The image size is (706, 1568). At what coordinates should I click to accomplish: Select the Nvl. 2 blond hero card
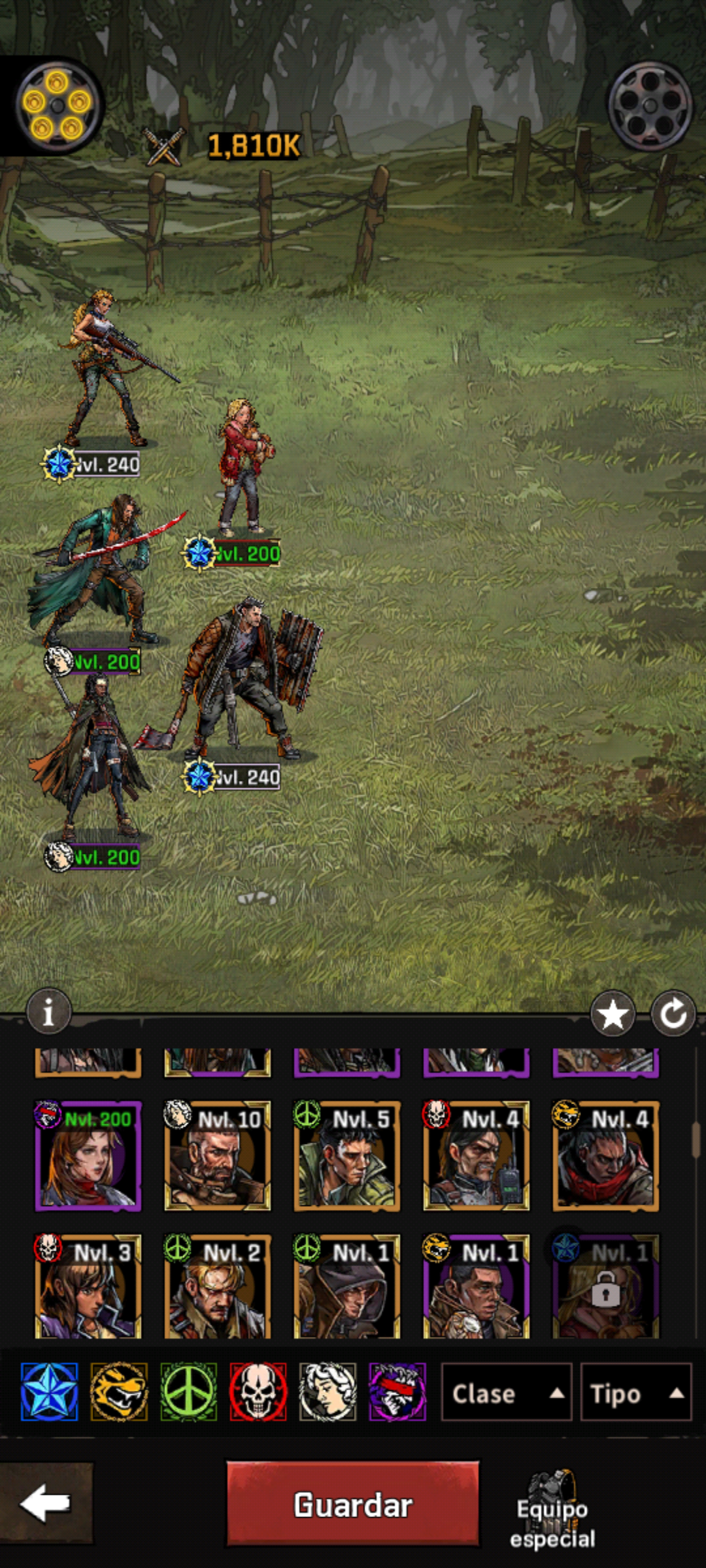[x=217, y=1286]
